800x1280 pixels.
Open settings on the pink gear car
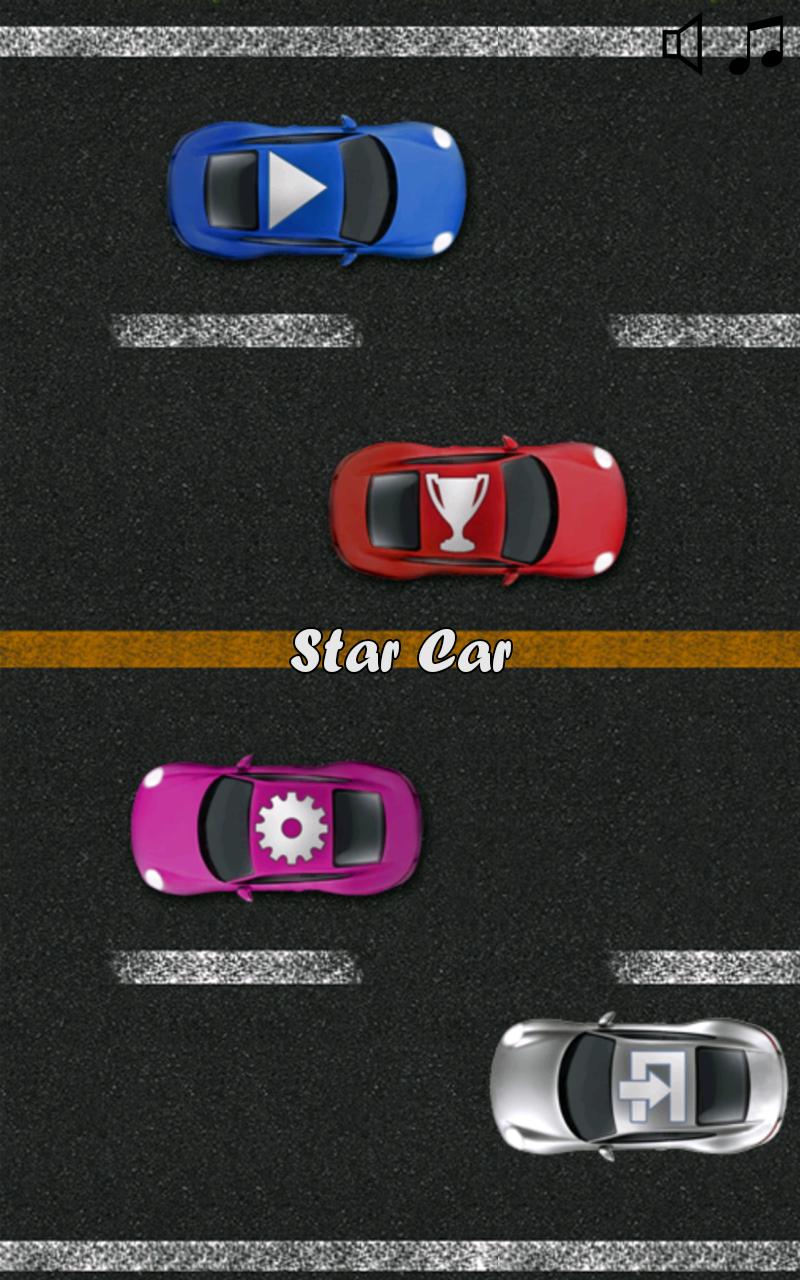[277, 828]
